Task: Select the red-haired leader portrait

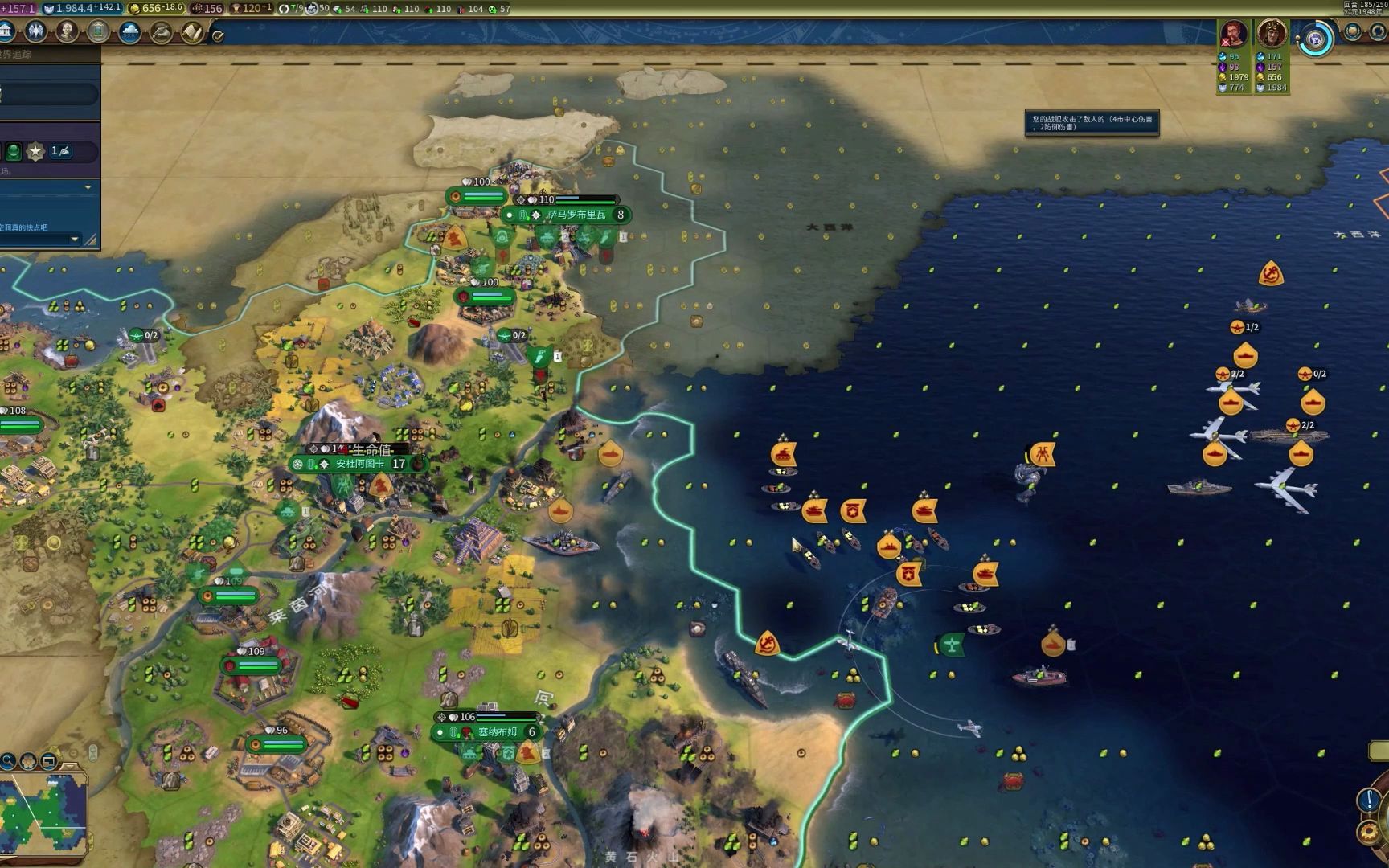Action: (x=1232, y=34)
